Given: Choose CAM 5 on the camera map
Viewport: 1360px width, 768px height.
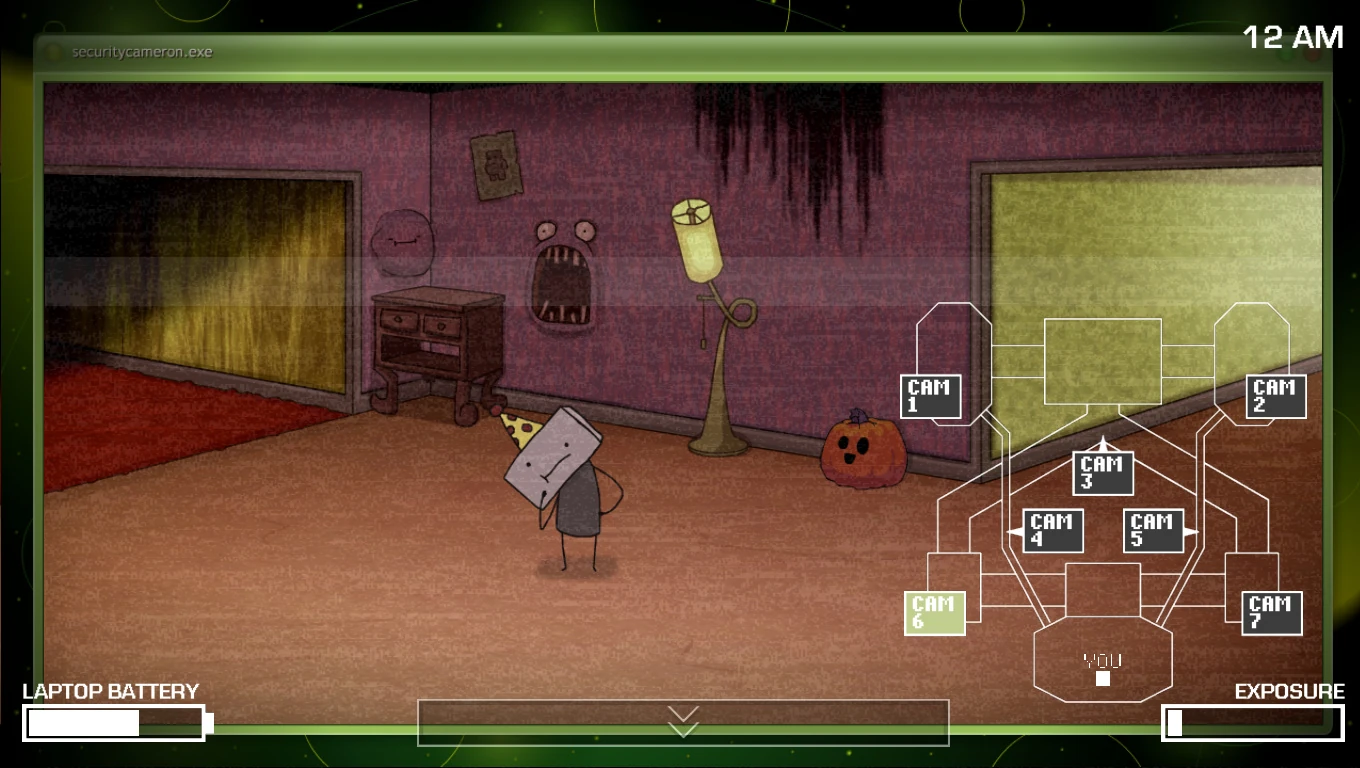Looking at the screenshot, I should tap(1153, 531).
